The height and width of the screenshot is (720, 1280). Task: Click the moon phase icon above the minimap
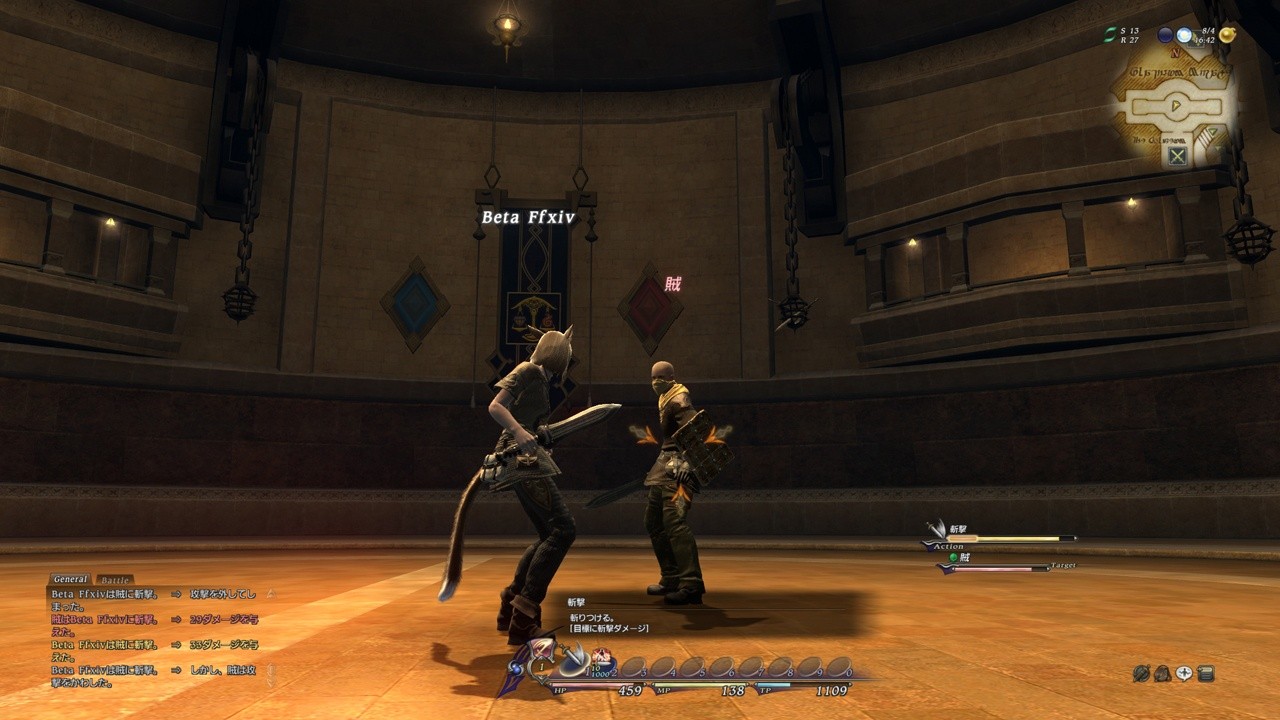click(1166, 35)
